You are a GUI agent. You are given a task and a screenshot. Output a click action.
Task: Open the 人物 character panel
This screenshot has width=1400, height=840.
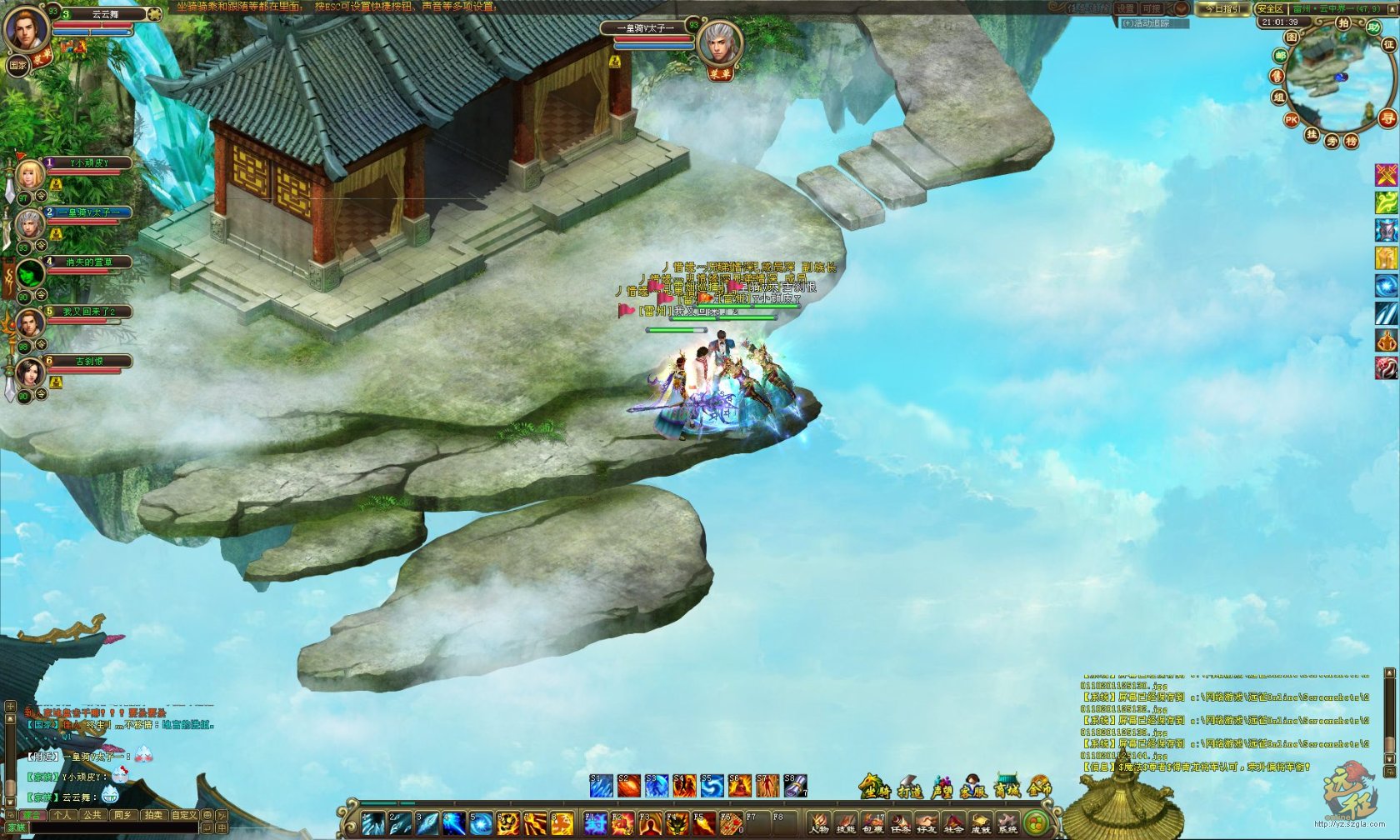click(x=819, y=822)
